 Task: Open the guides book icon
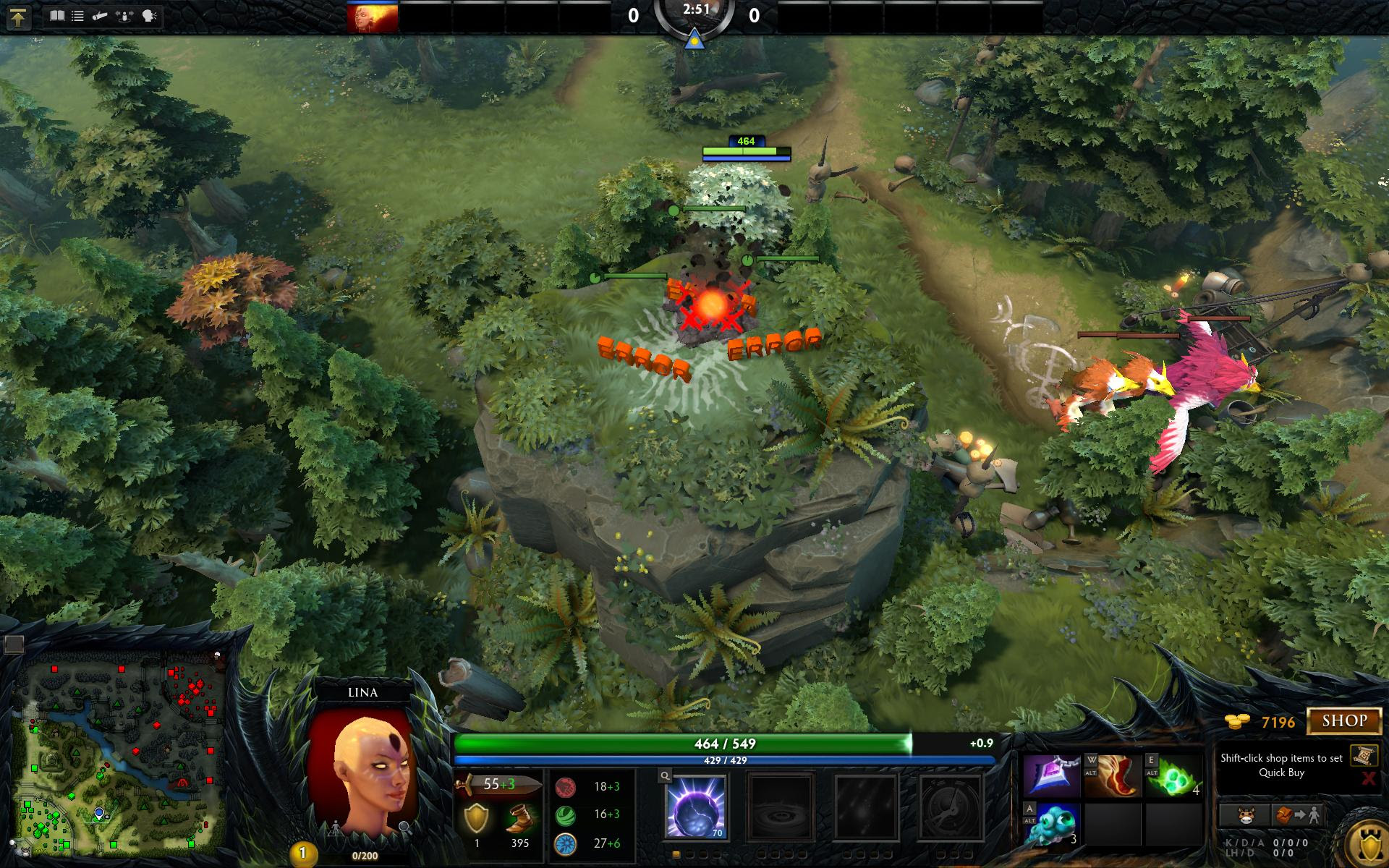57,16
